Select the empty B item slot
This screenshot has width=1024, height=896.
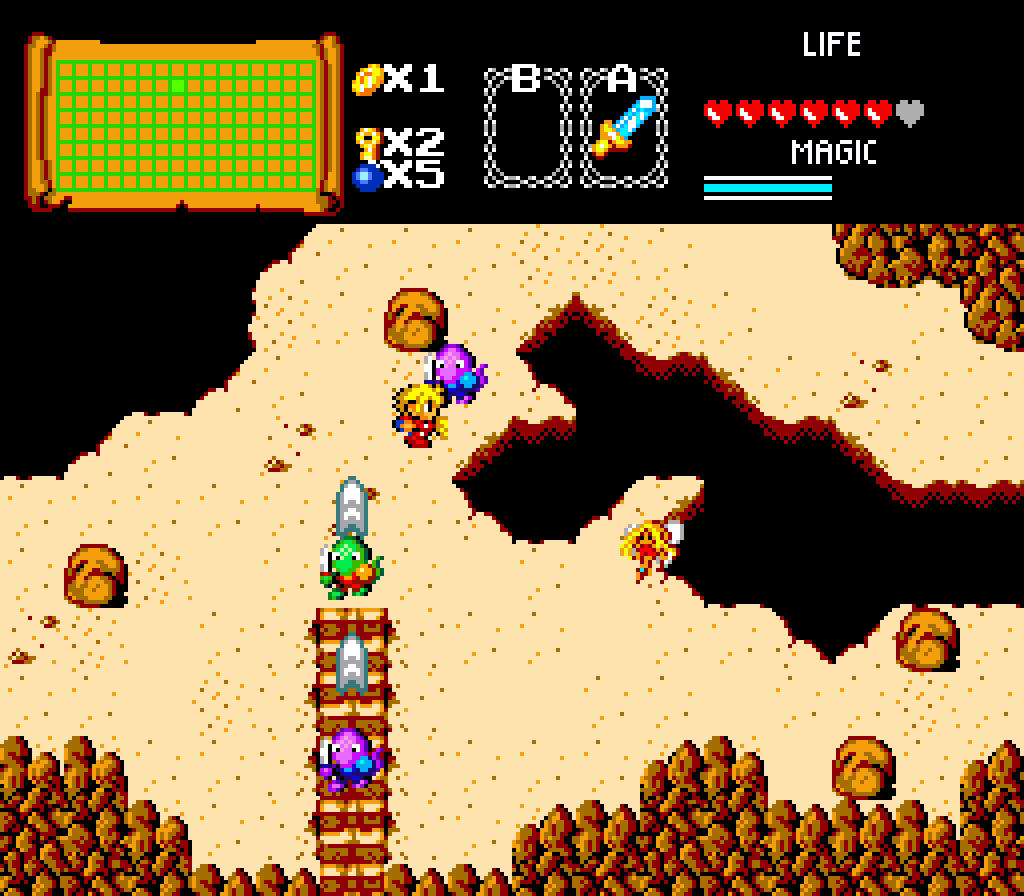coord(526,128)
